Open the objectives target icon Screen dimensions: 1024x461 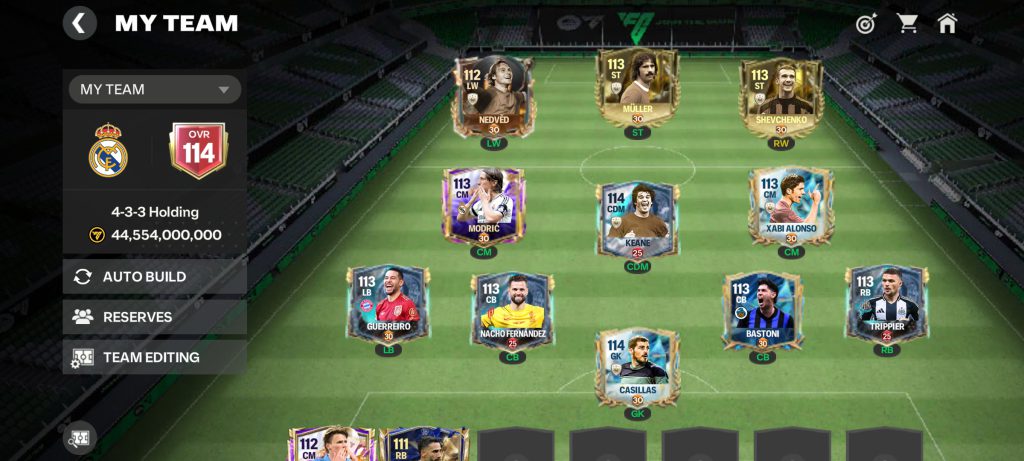coord(866,23)
